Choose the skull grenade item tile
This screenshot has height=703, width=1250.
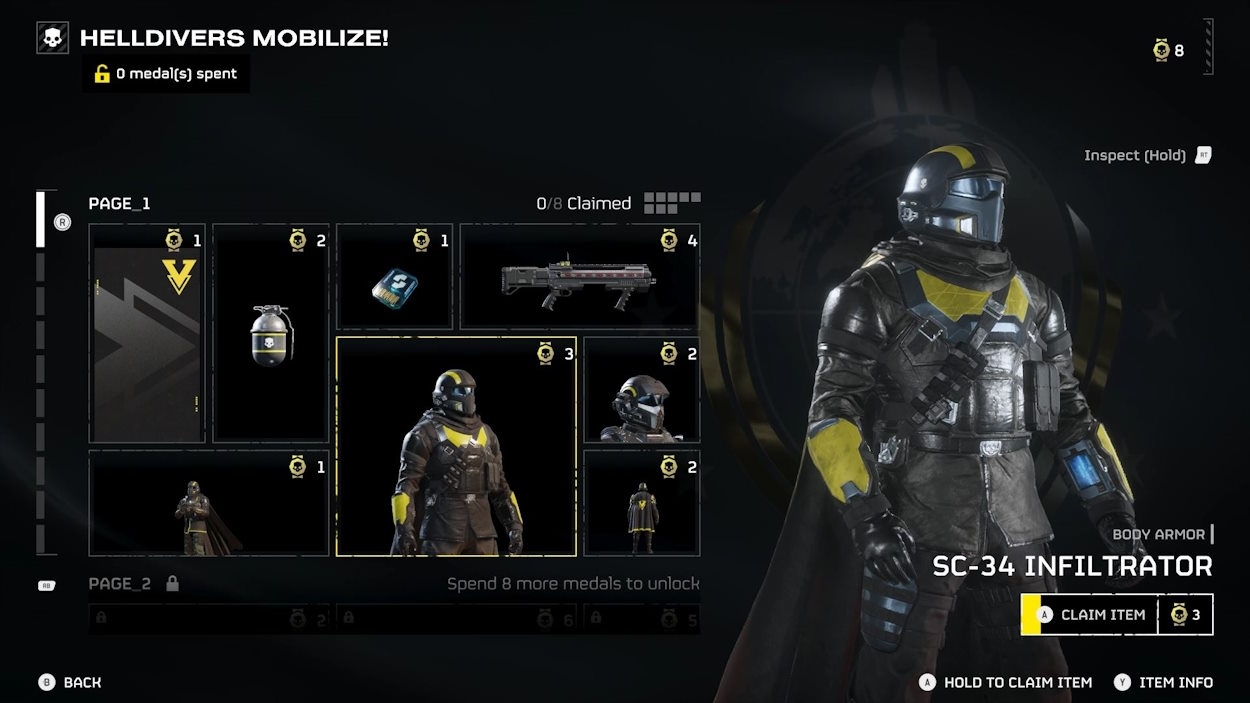pyautogui.click(x=271, y=333)
